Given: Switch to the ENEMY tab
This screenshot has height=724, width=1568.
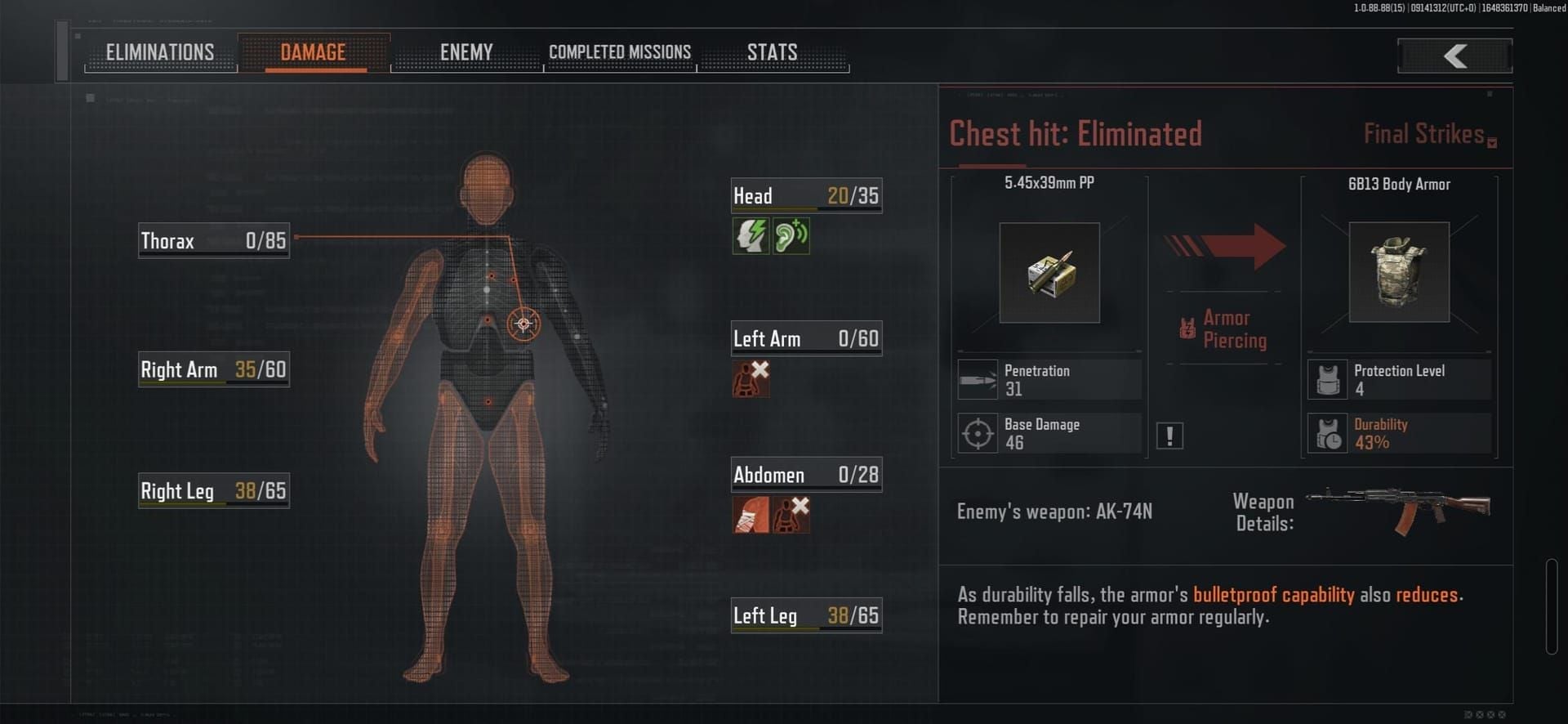Looking at the screenshot, I should pyautogui.click(x=466, y=51).
